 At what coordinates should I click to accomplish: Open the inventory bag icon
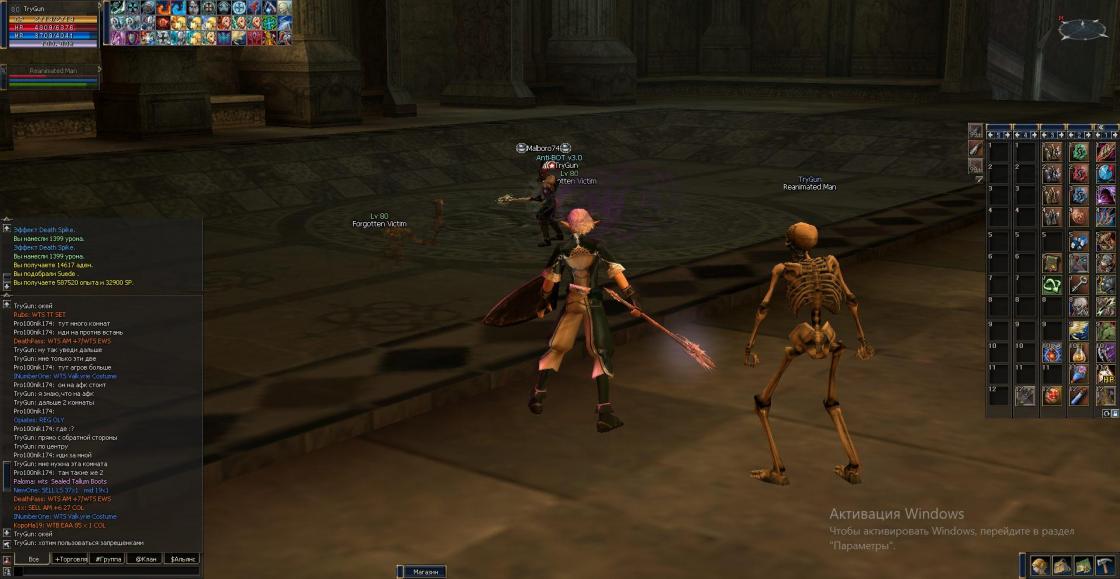click(x=1061, y=566)
